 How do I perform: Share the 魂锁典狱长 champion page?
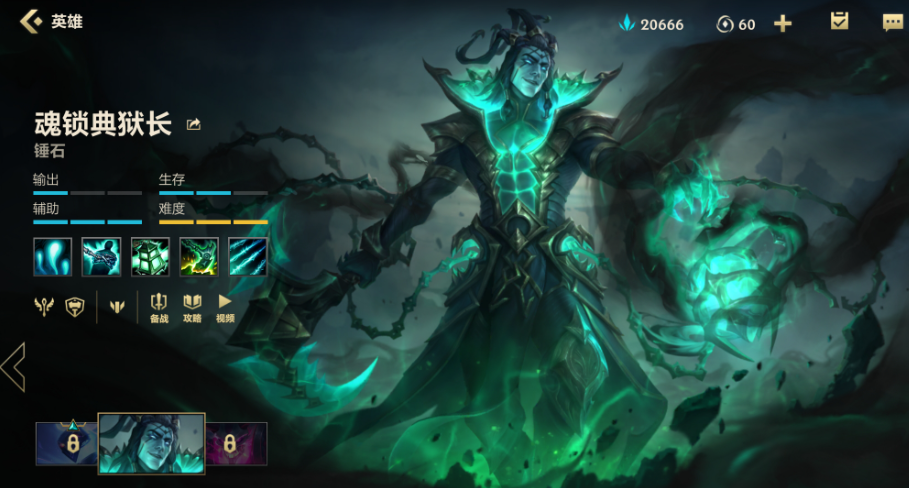click(194, 125)
